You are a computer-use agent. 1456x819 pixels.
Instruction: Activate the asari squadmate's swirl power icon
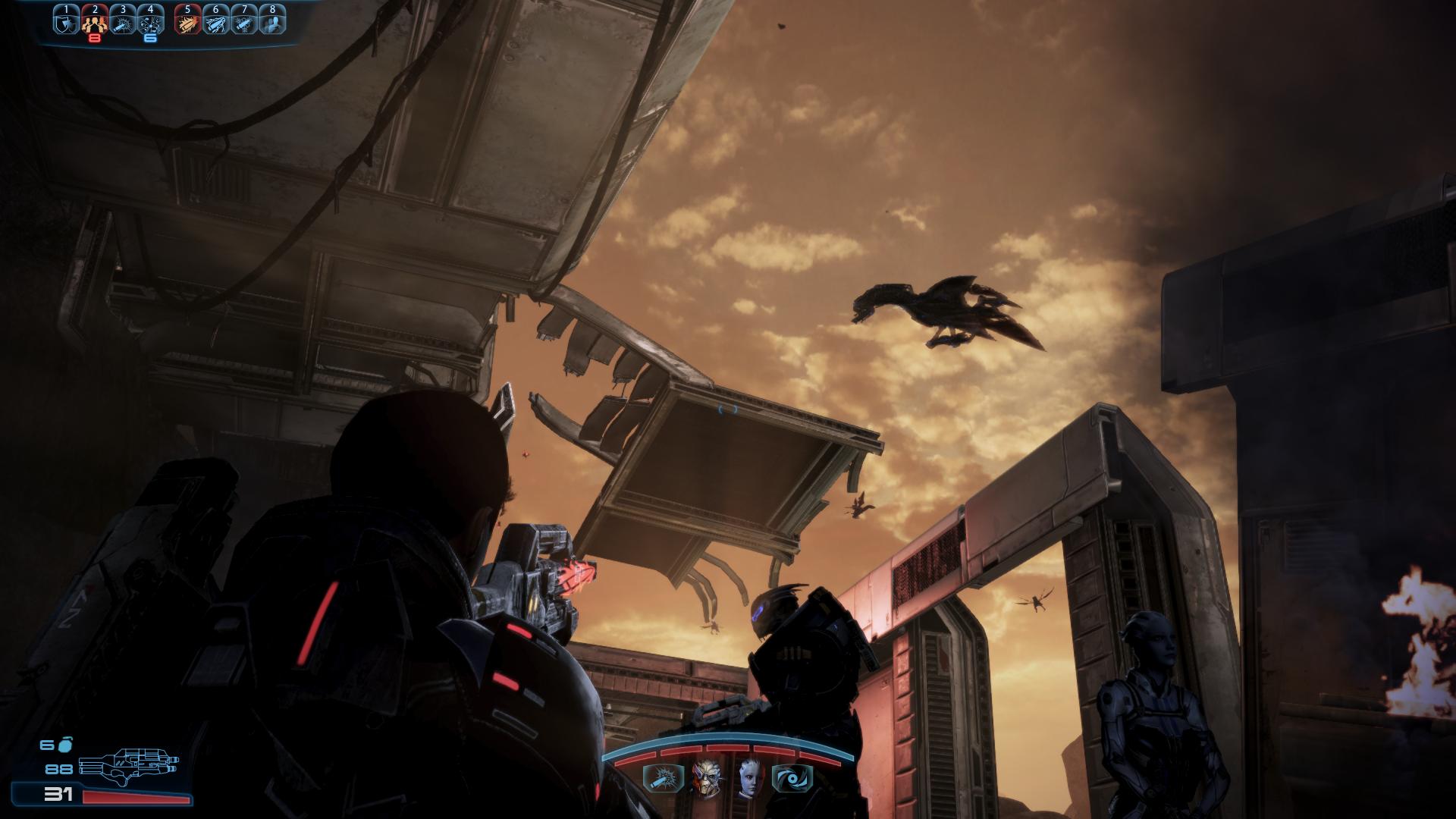pyautogui.click(x=792, y=778)
